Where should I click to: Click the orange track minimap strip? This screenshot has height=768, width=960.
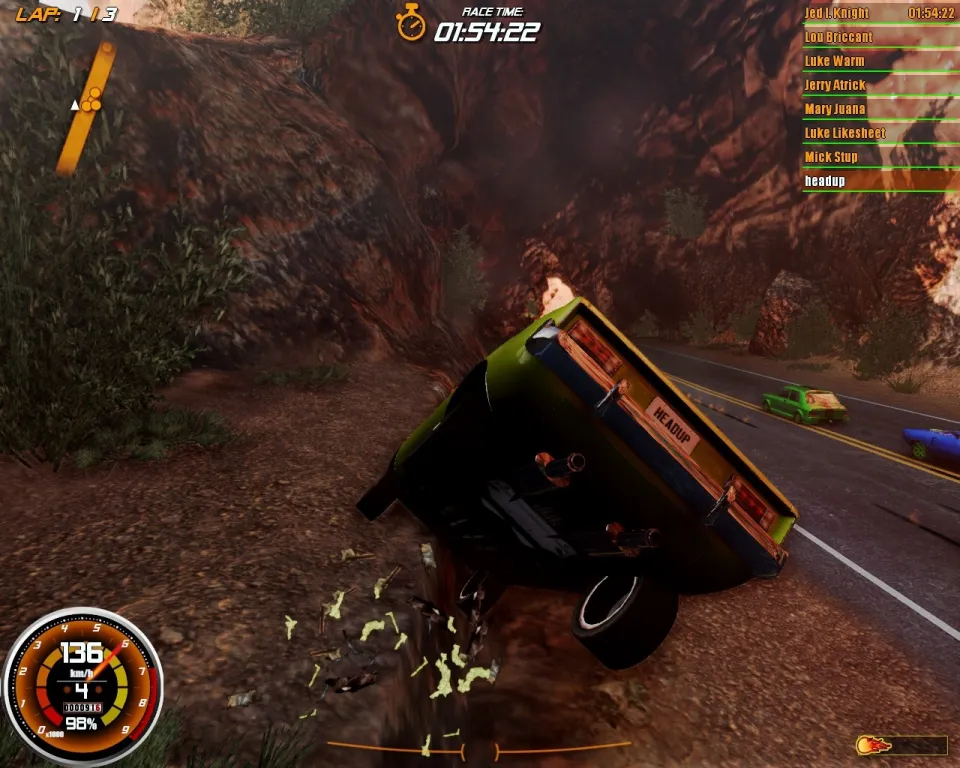click(86, 108)
